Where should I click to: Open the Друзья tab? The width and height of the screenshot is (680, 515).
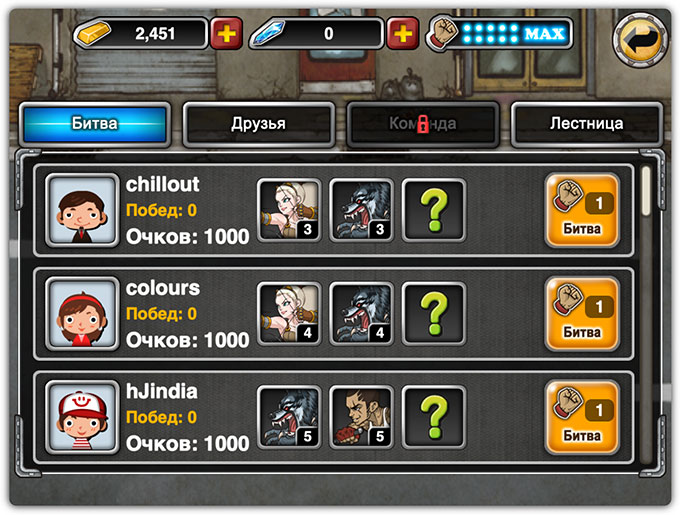click(x=258, y=124)
